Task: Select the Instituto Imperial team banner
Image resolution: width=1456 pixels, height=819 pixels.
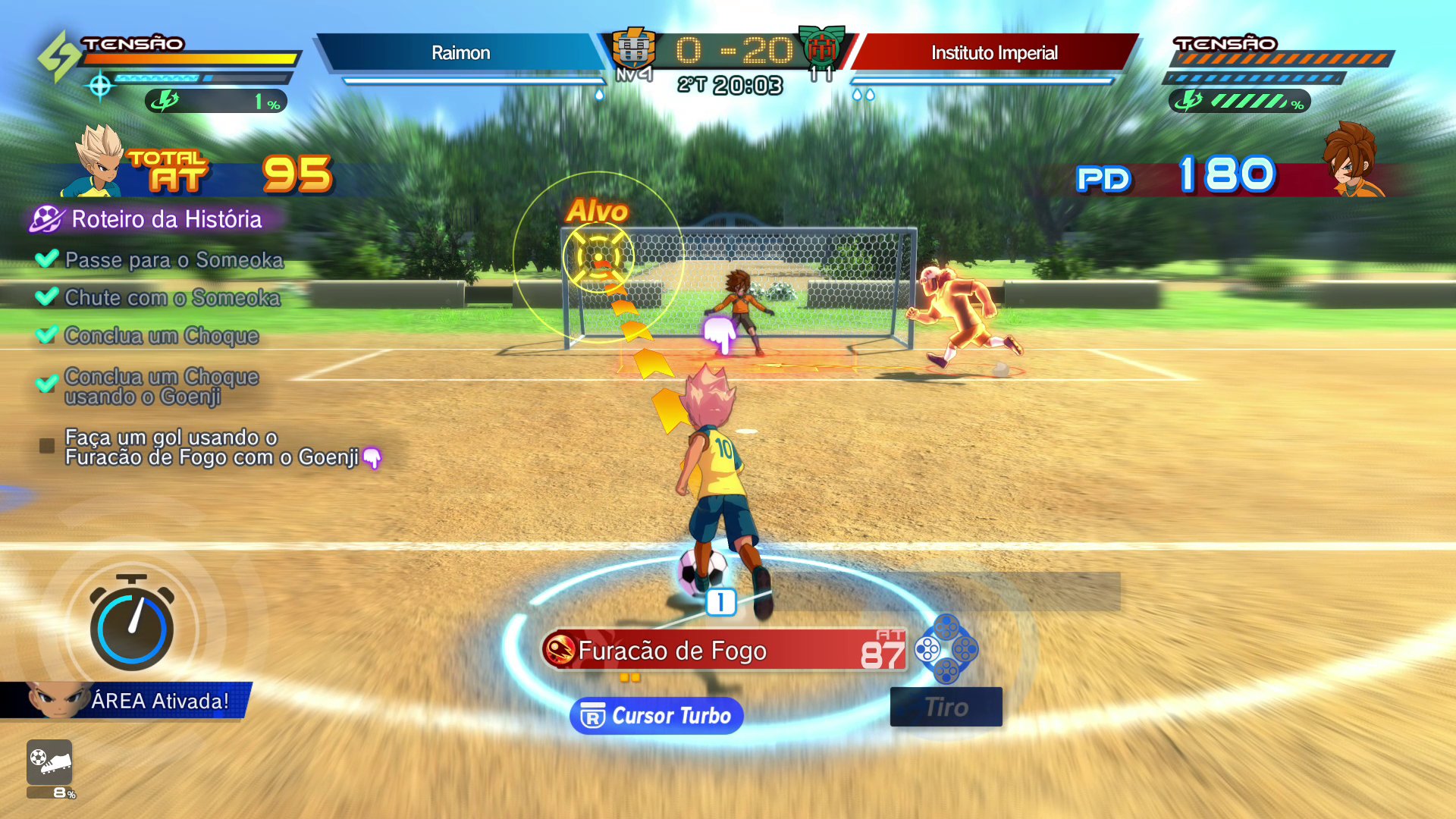Action: [x=994, y=52]
